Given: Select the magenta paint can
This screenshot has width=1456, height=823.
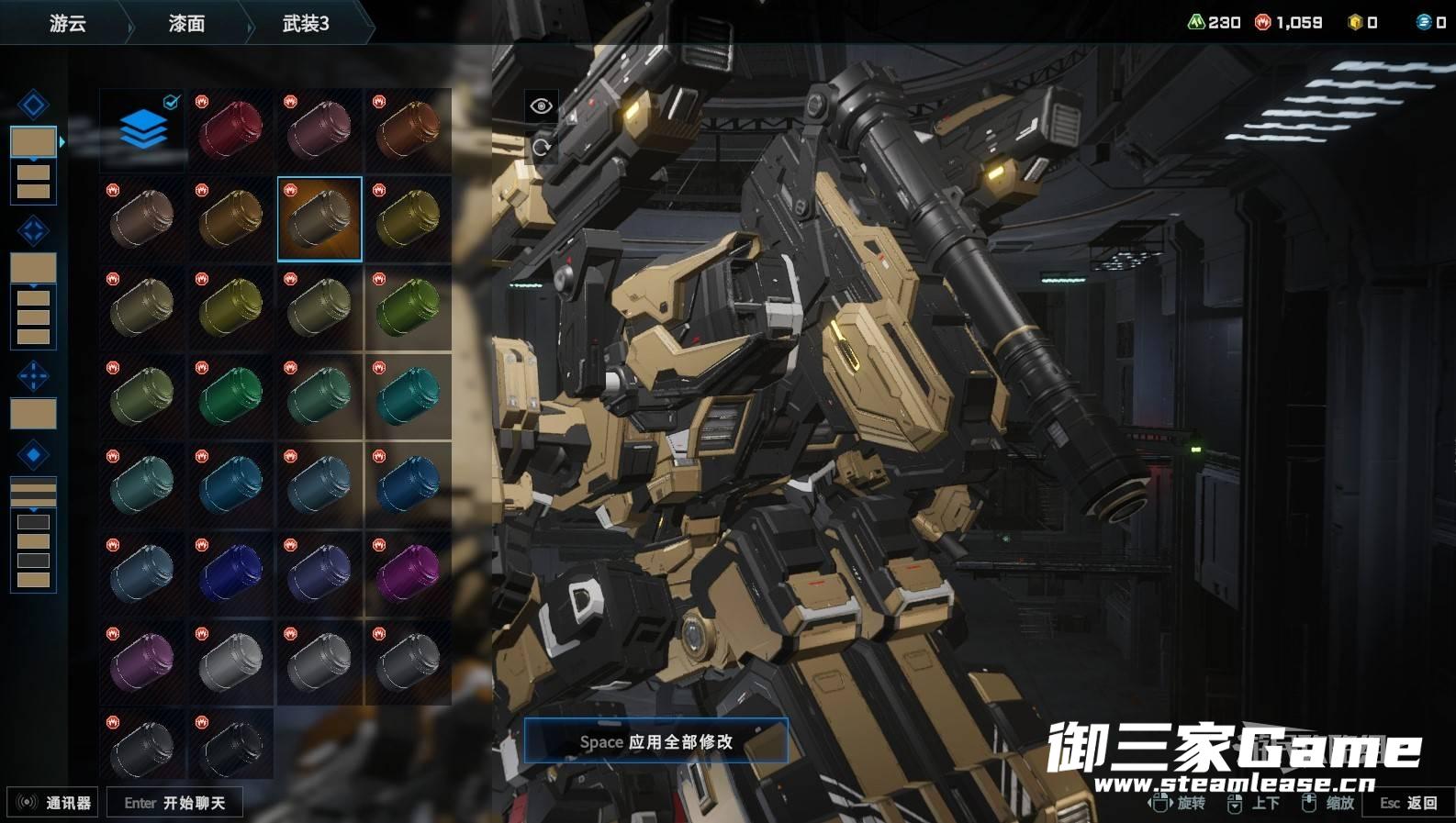Looking at the screenshot, I should coord(408,573).
